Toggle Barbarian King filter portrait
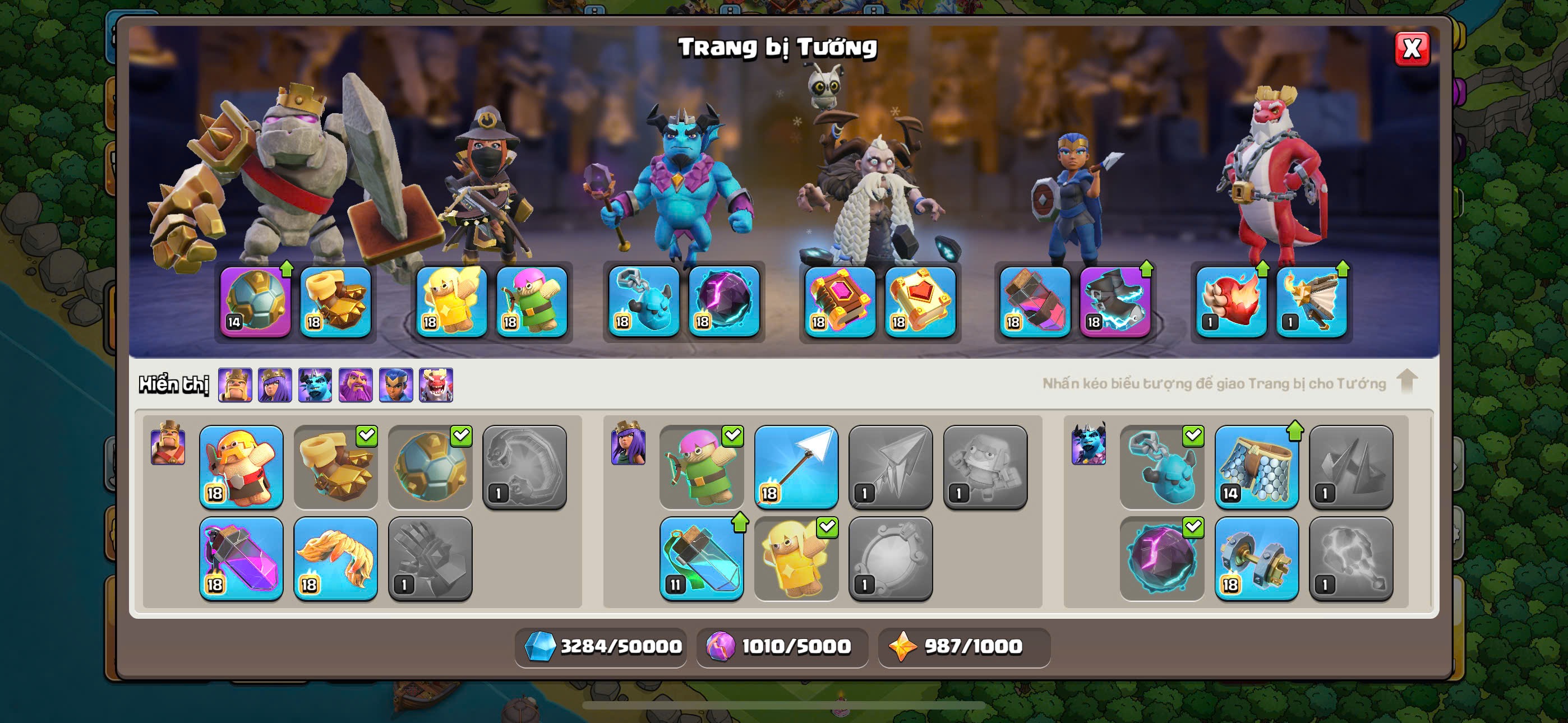The height and width of the screenshot is (723, 1568). 235,384
